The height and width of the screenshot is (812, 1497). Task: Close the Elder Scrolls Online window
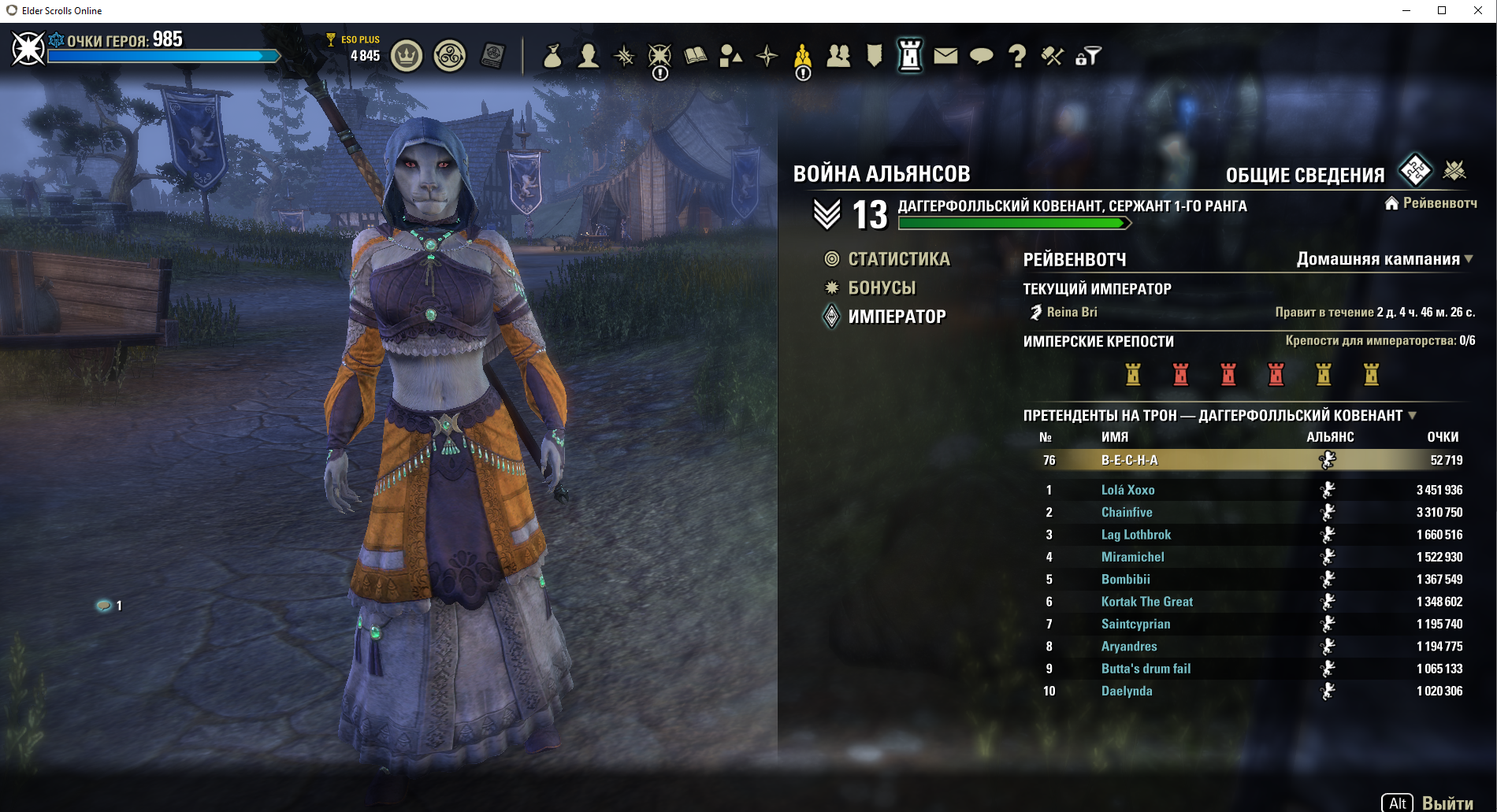click(1478, 10)
